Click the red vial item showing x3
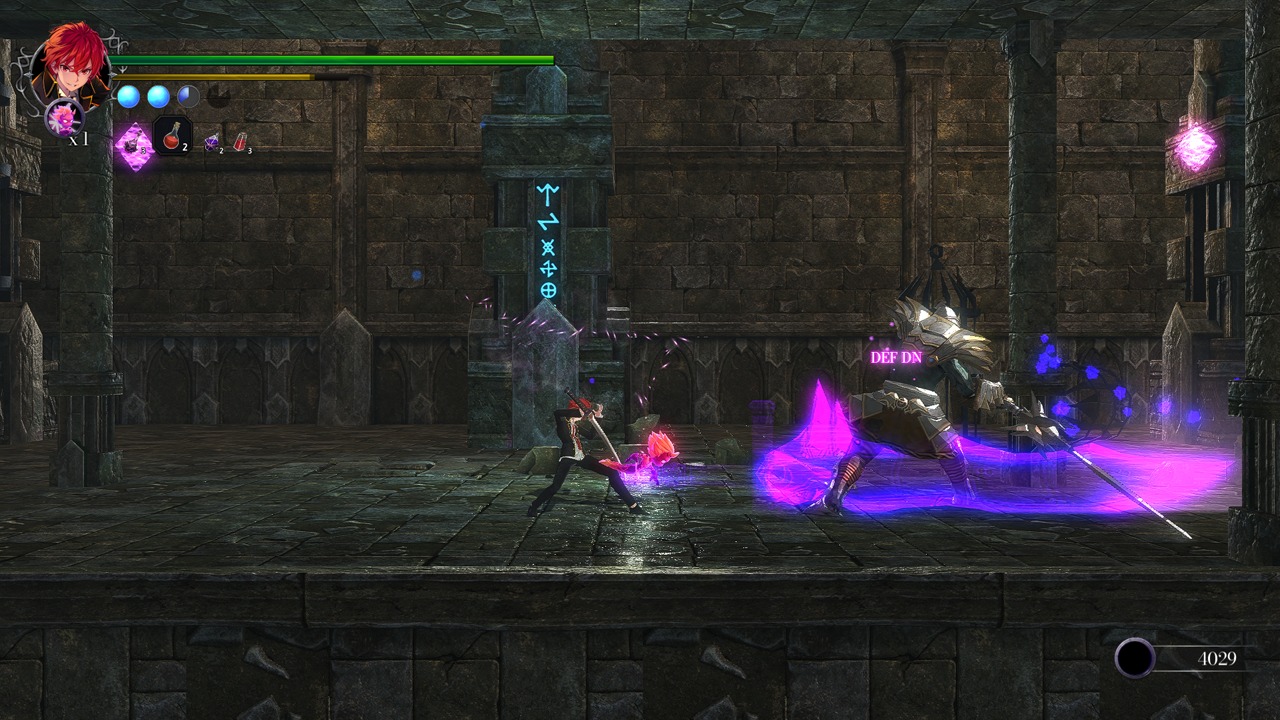This screenshot has height=720, width=1280. pyautogui.click(x=241, y=140)
